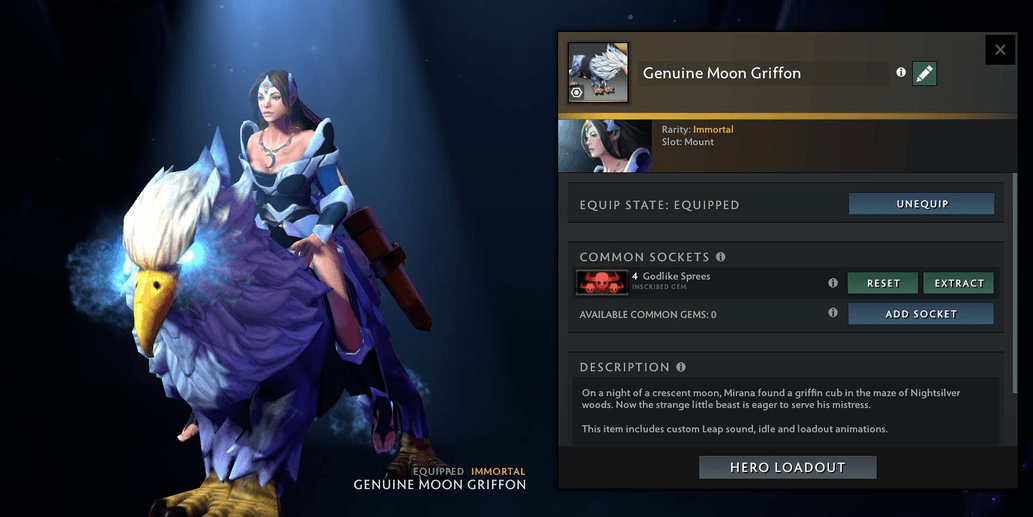This screenshot has height=517, width=1033.
Task: Select the Moon Griffon item thumbnail
Action: [598, 72]
